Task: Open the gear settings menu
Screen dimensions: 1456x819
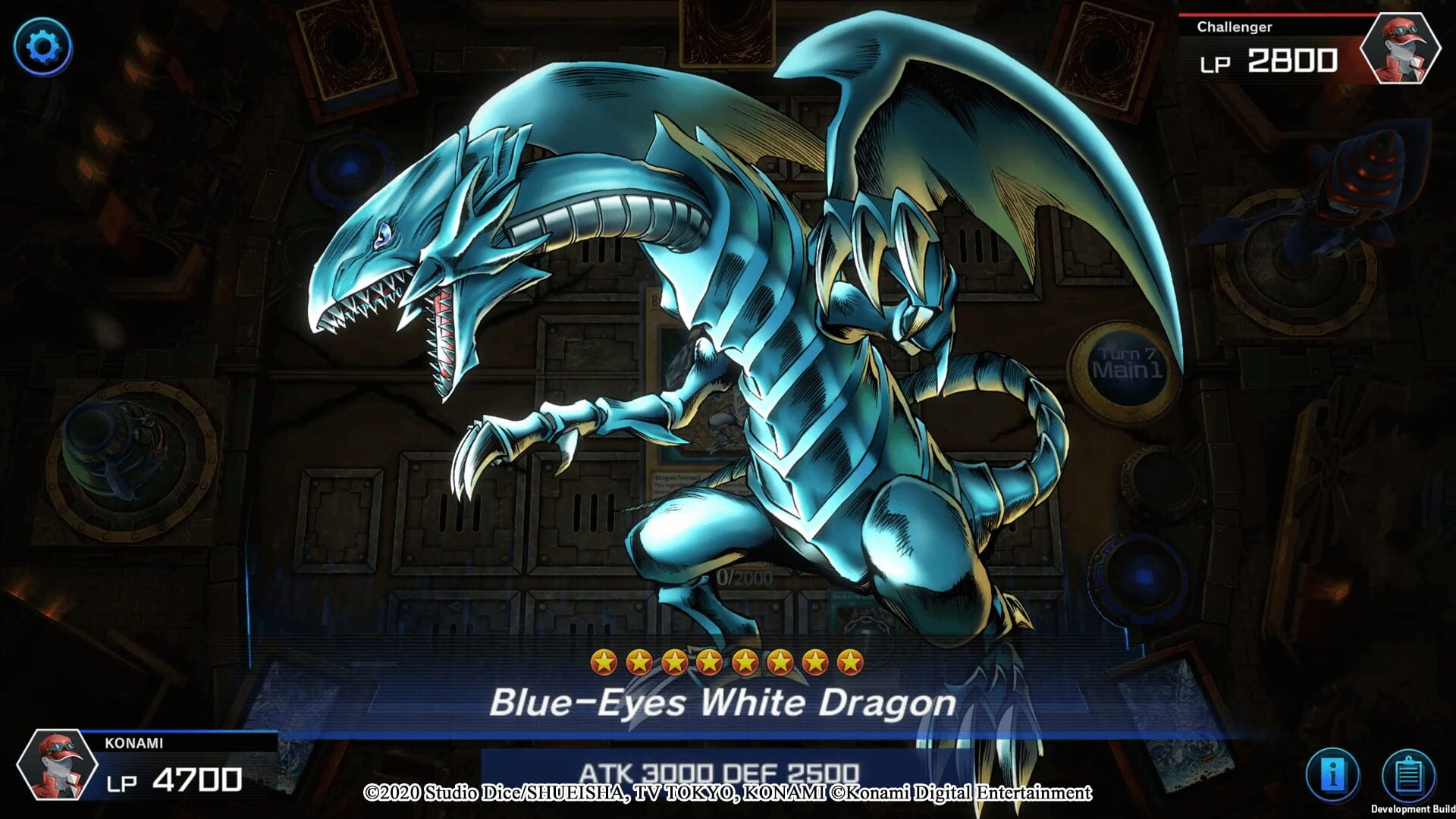Action: click(x=42, y=47)
